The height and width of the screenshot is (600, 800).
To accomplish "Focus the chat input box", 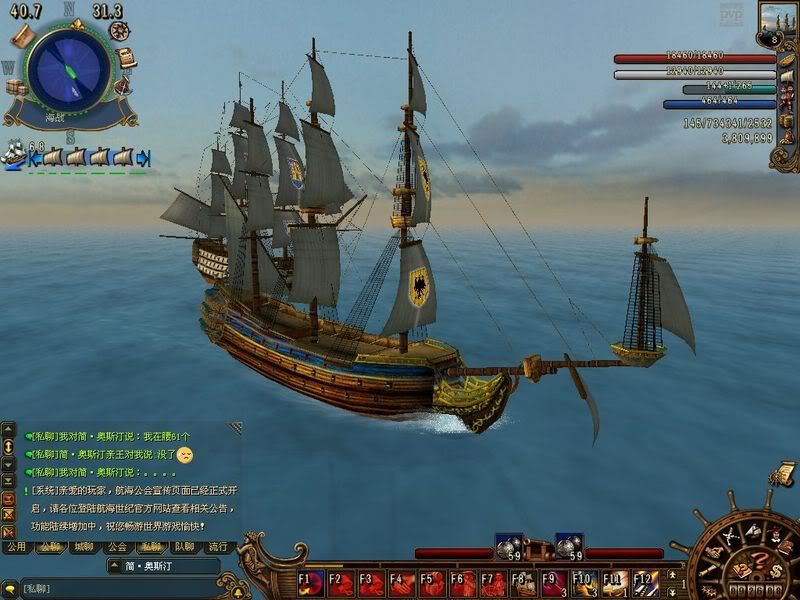I will [x=120, y=587].
